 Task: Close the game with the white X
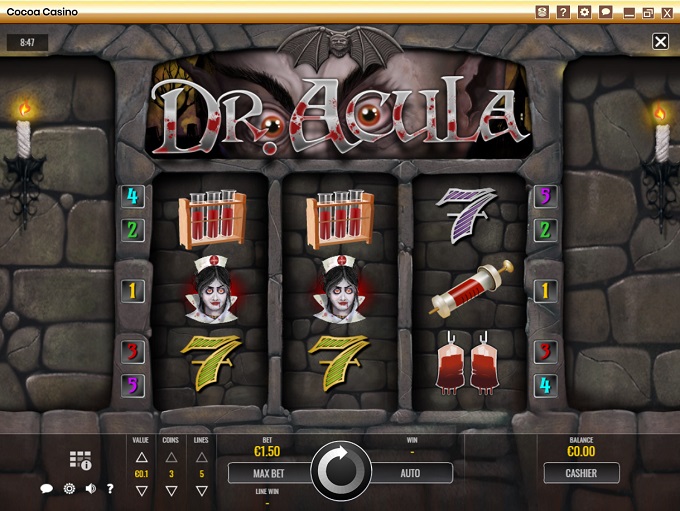click(x=660, y=42)
